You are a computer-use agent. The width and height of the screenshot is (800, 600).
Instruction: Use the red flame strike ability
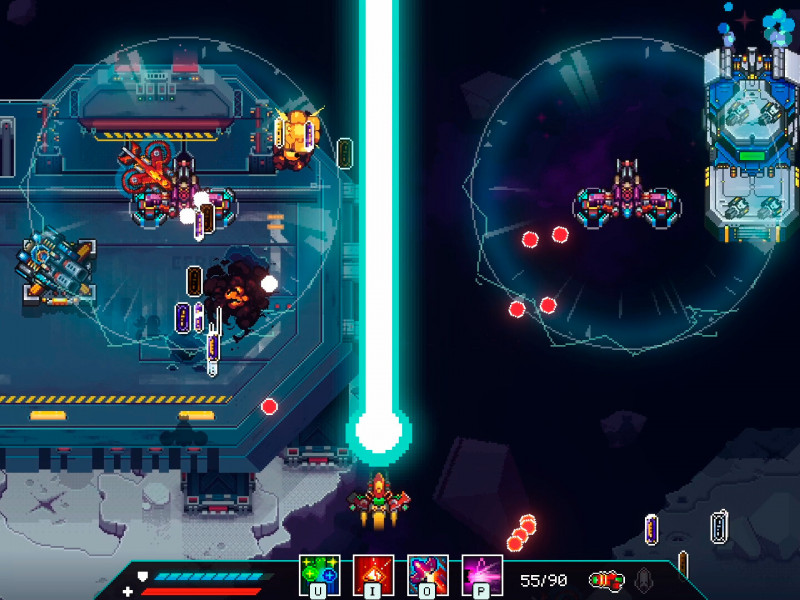374,575
